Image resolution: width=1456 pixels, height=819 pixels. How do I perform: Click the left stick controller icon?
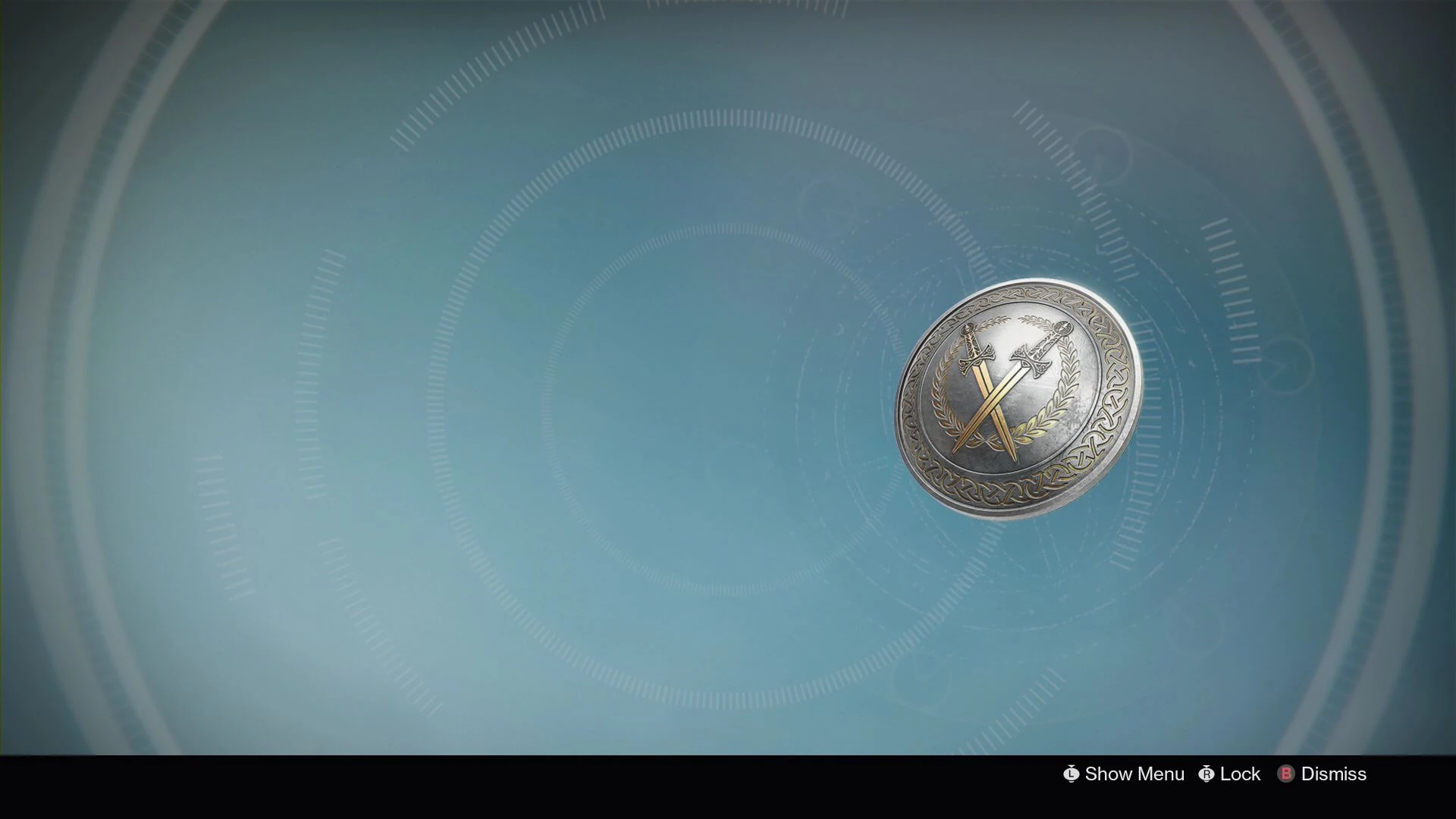coord(1071,774)
